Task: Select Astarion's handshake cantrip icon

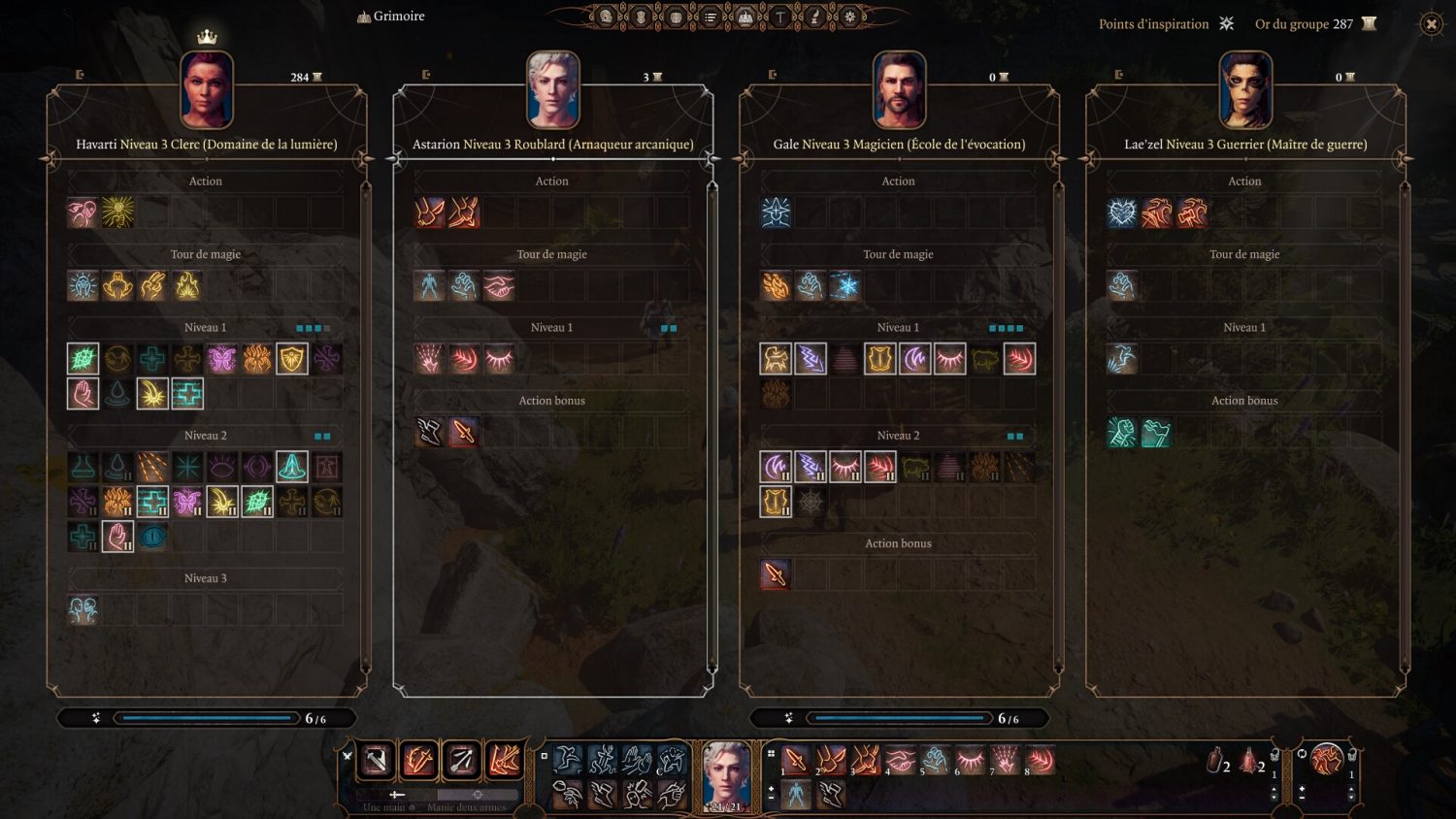Action: (x=499, y=285)
